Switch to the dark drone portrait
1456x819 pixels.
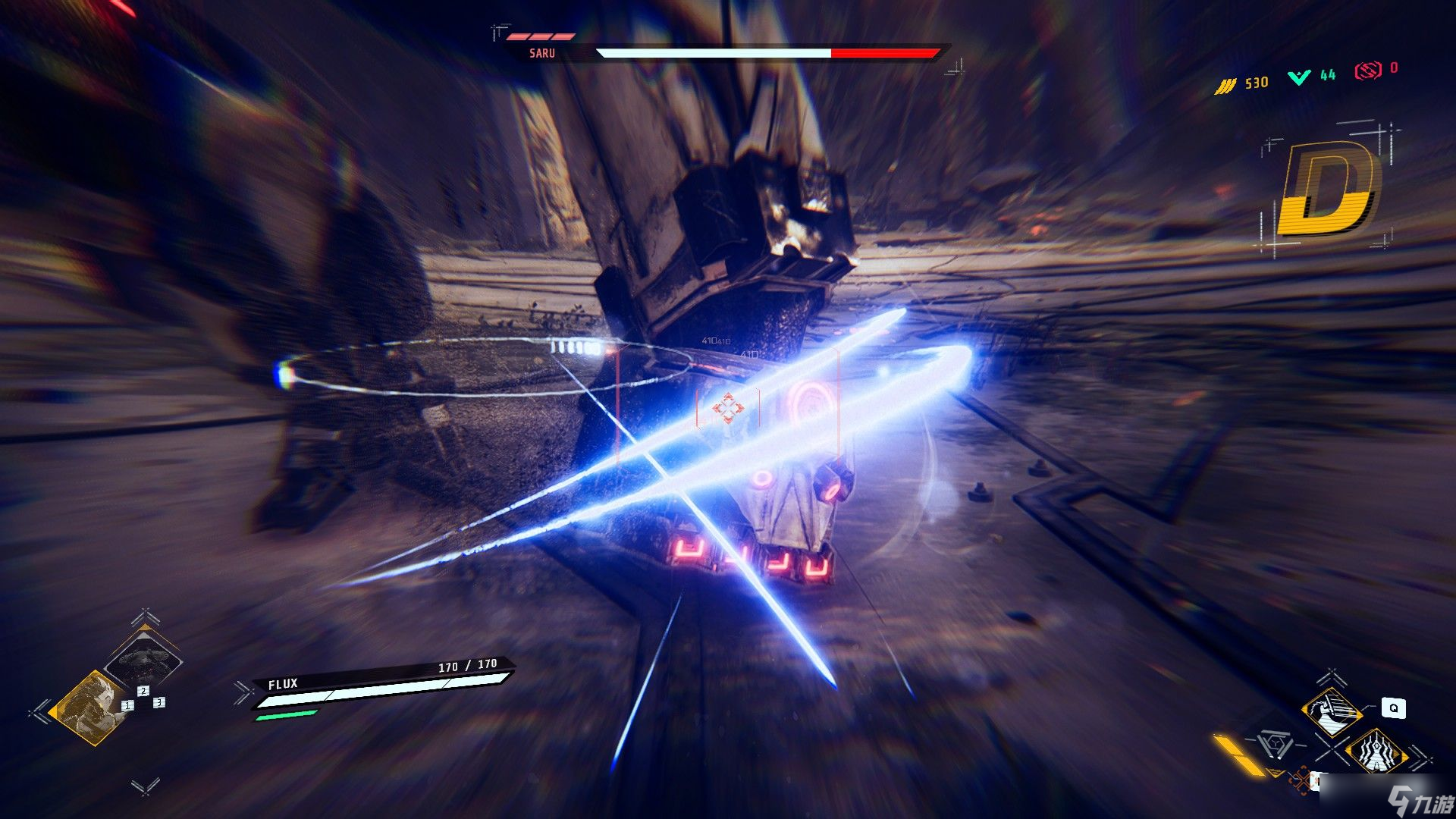click(x=143, y=658)
